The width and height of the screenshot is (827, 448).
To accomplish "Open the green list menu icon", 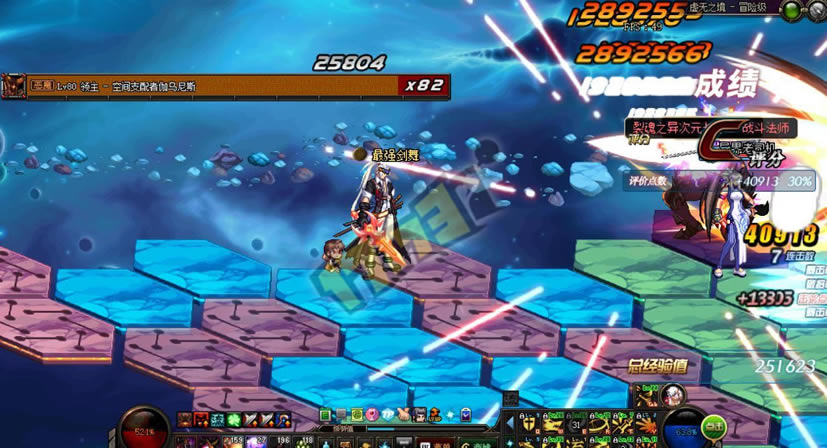I will 325,414.
